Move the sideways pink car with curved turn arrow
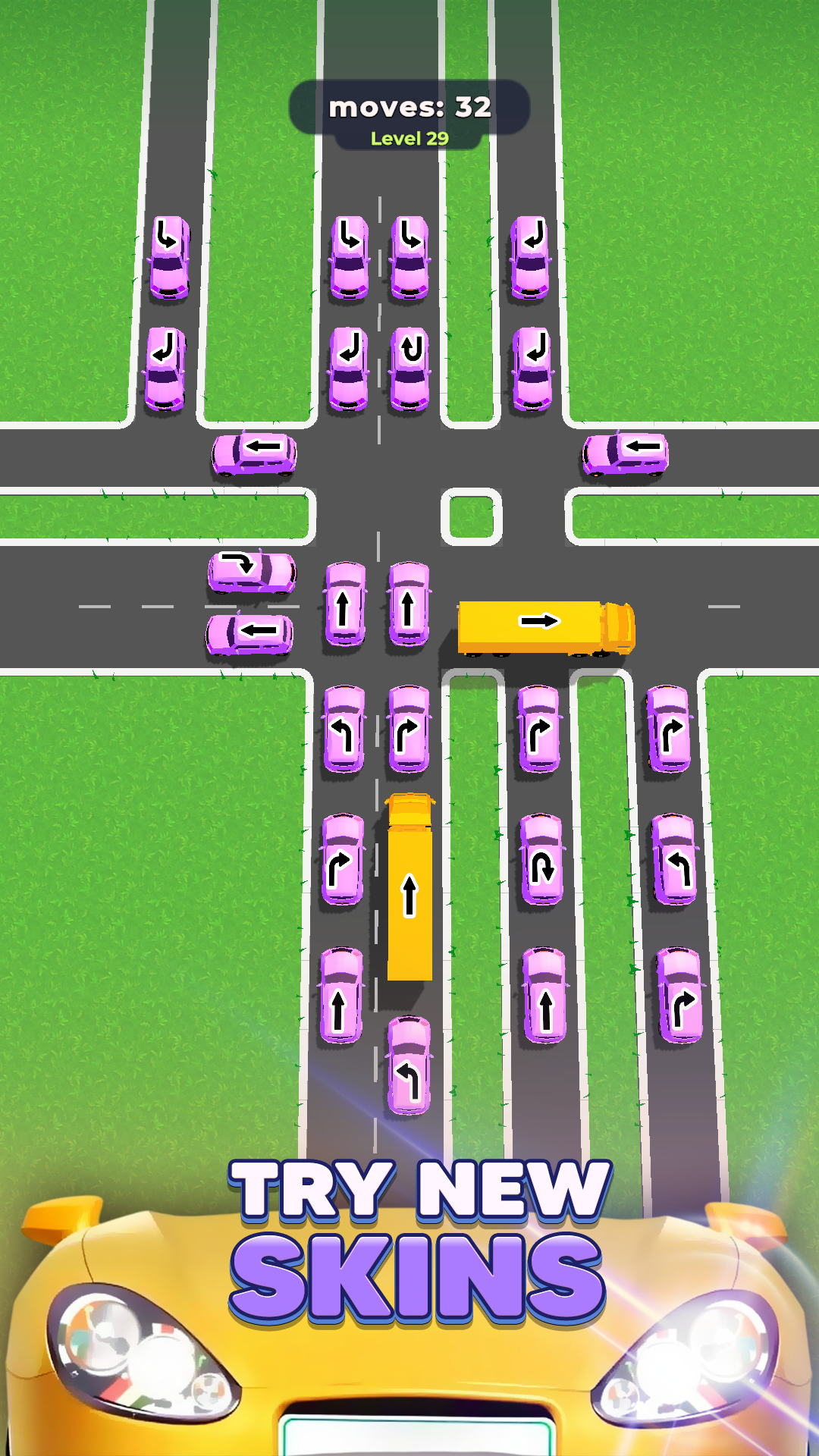The image size is (819, 1456). tap(252, 571)
